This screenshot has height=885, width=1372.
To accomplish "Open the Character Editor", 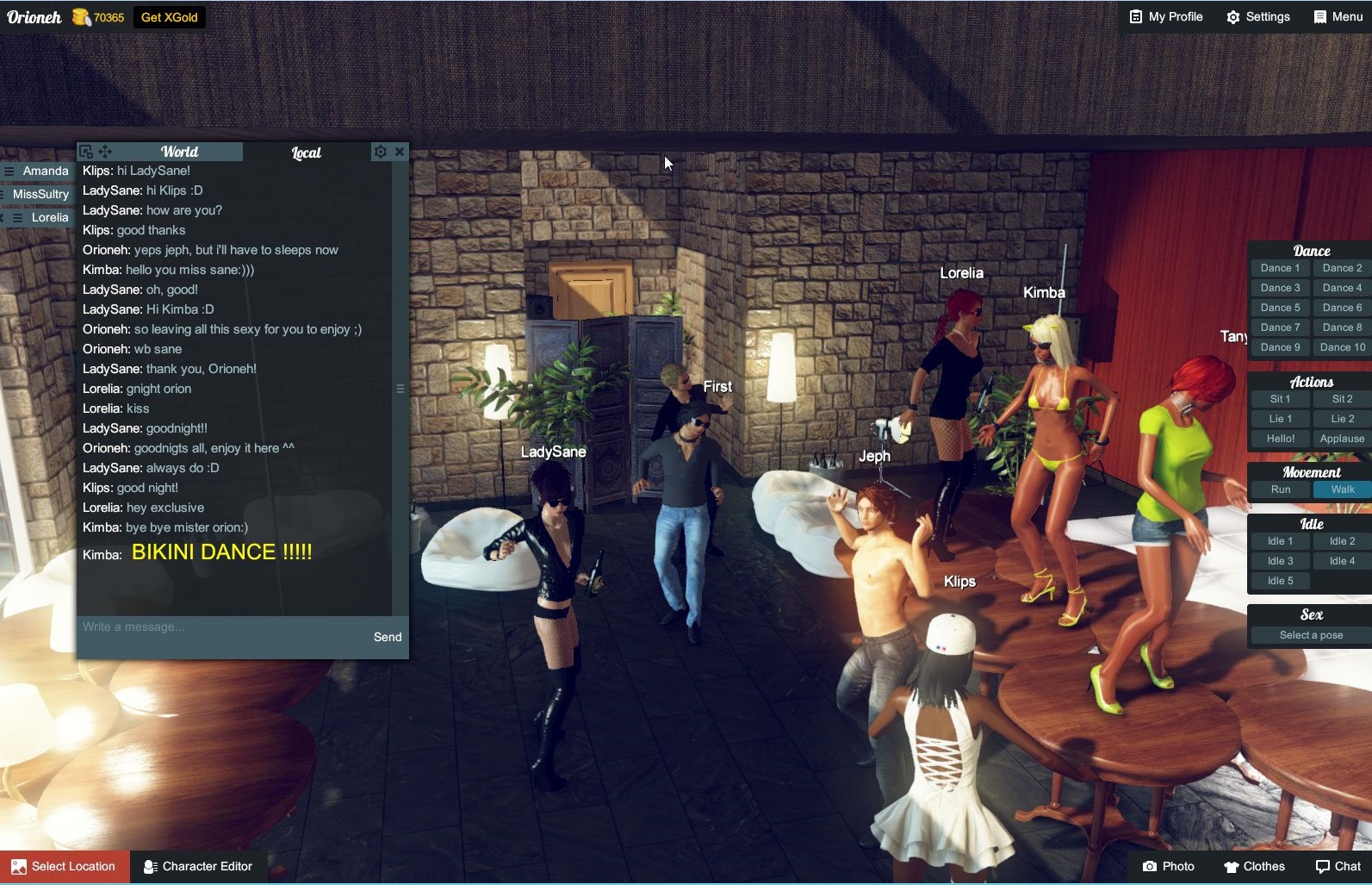I will click(199, 866).
